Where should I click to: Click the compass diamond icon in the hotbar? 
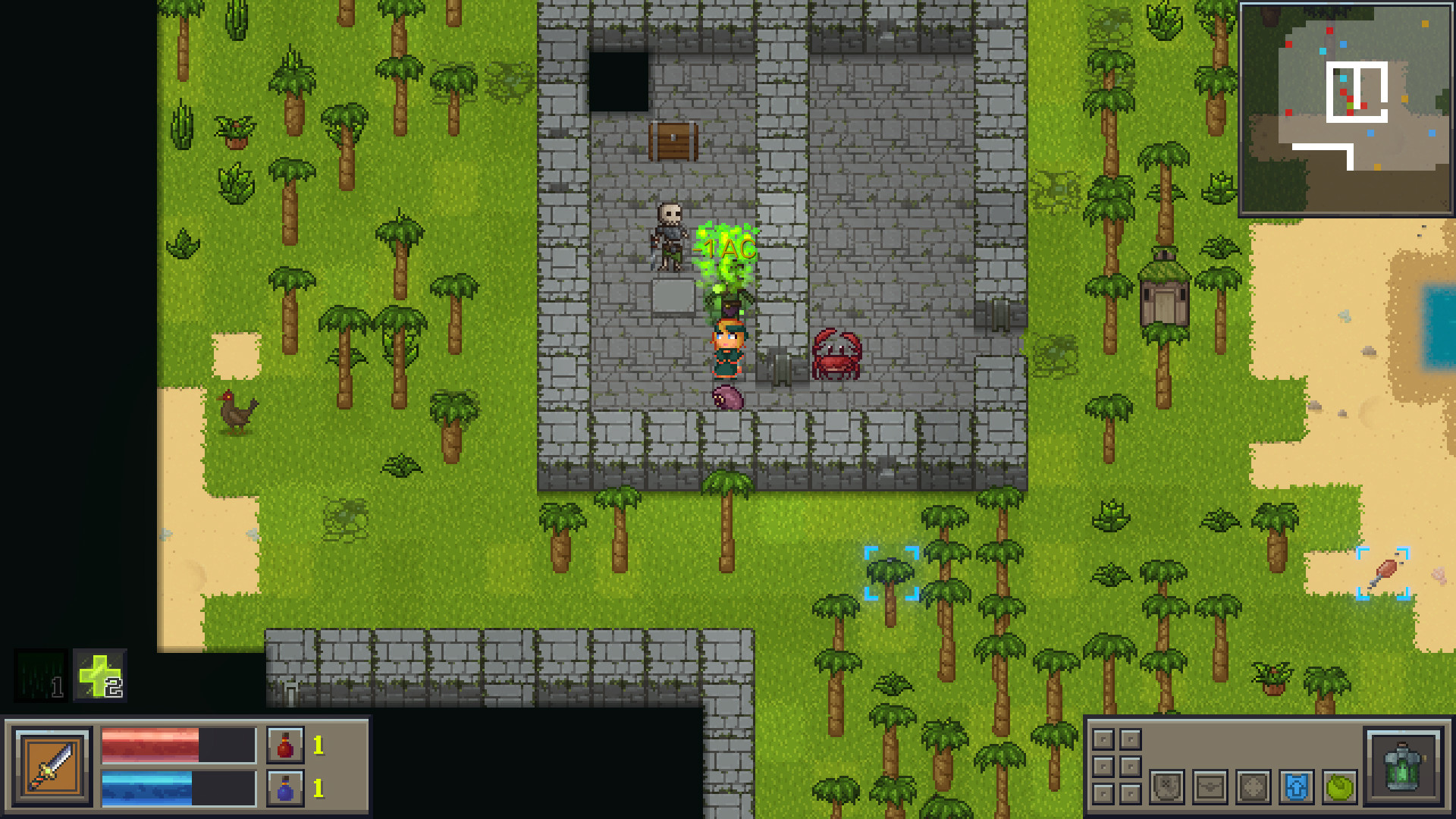[x=1253, y=787]
